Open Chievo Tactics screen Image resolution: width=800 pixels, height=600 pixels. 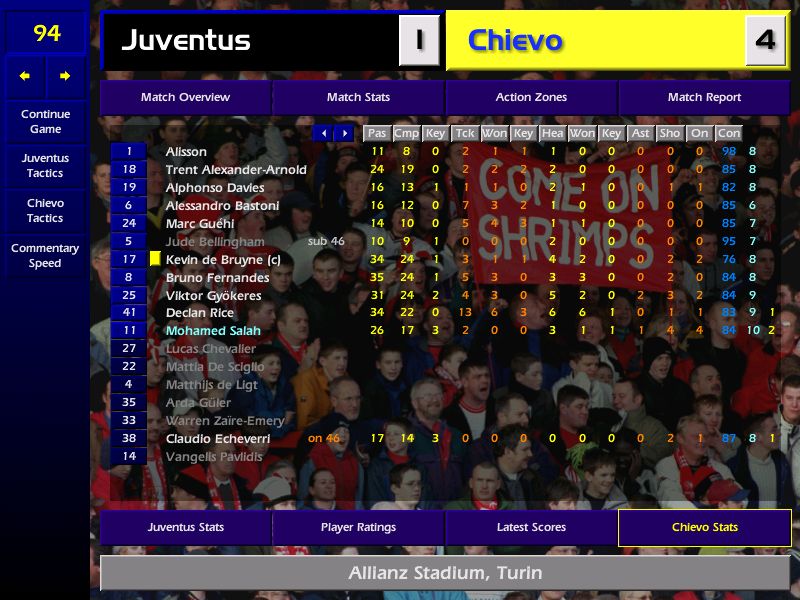pyautogui.click(x=45, y=211)
